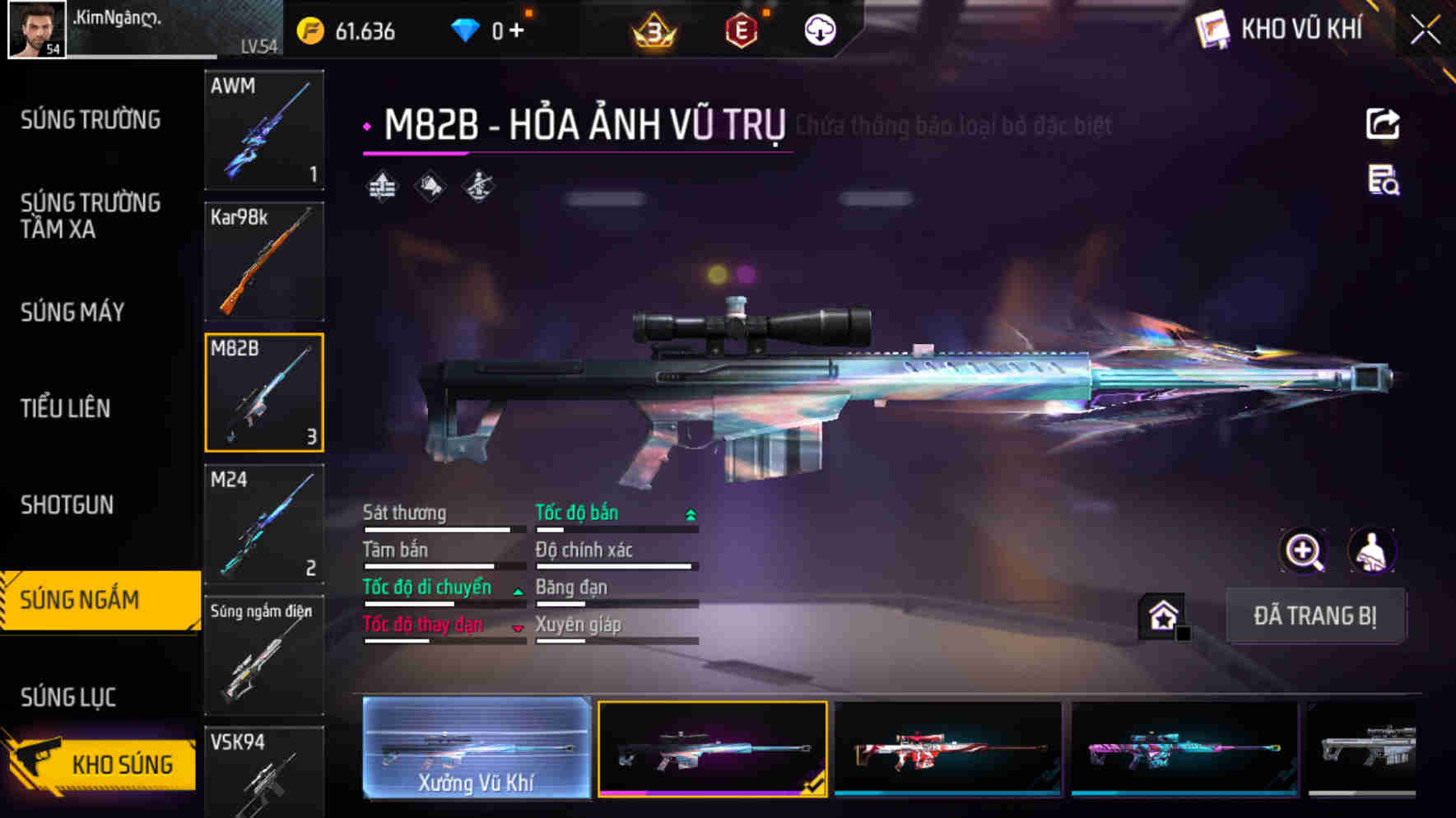
Task: Open the cloud download icon in top bar
Action: [x=819, y=31]
